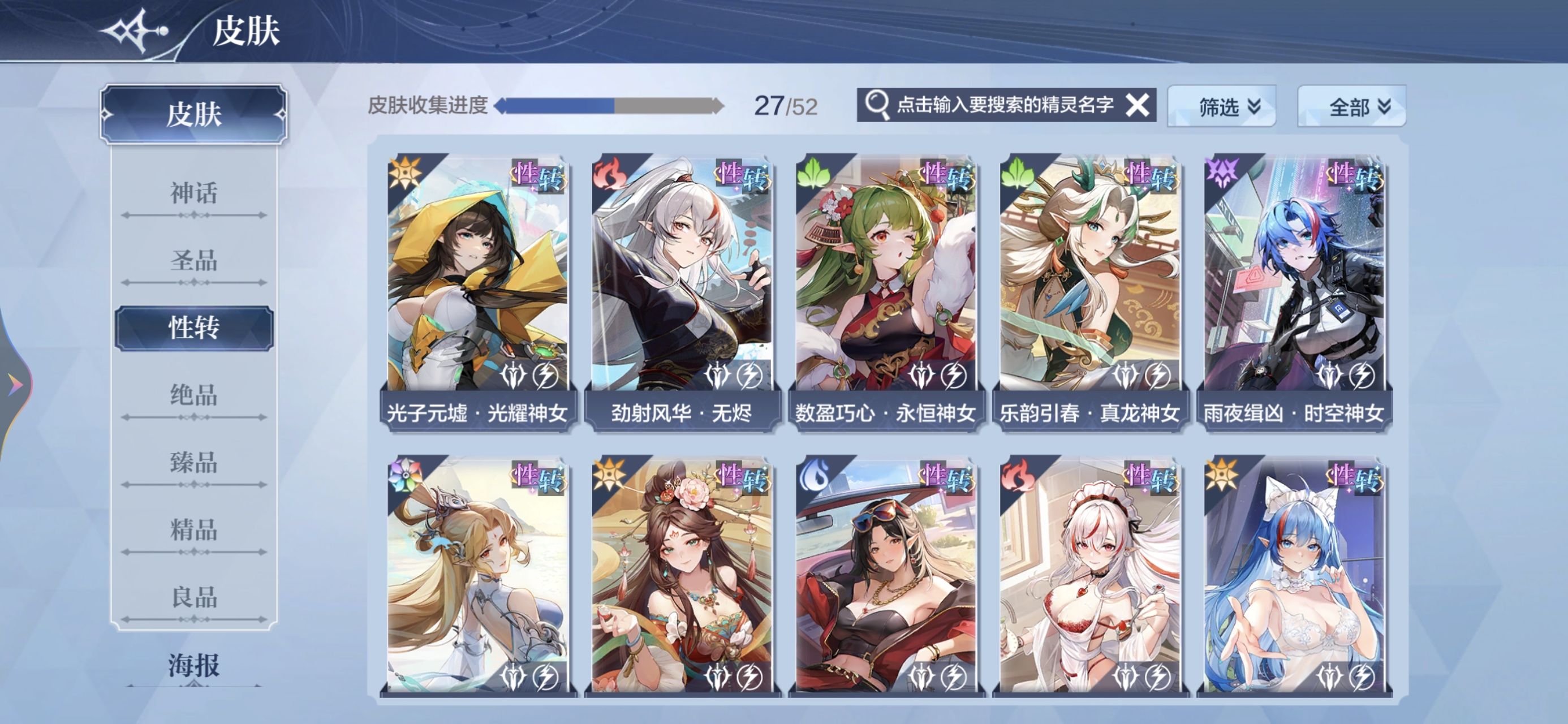Open the 性转 skin category

[193, 328]
